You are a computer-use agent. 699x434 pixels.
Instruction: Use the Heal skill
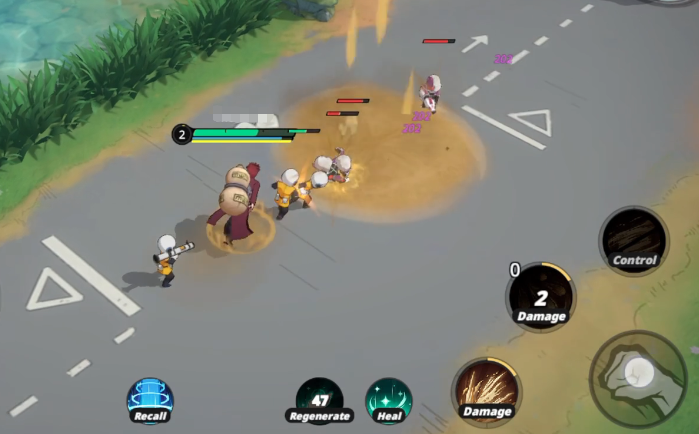point(389,399)
